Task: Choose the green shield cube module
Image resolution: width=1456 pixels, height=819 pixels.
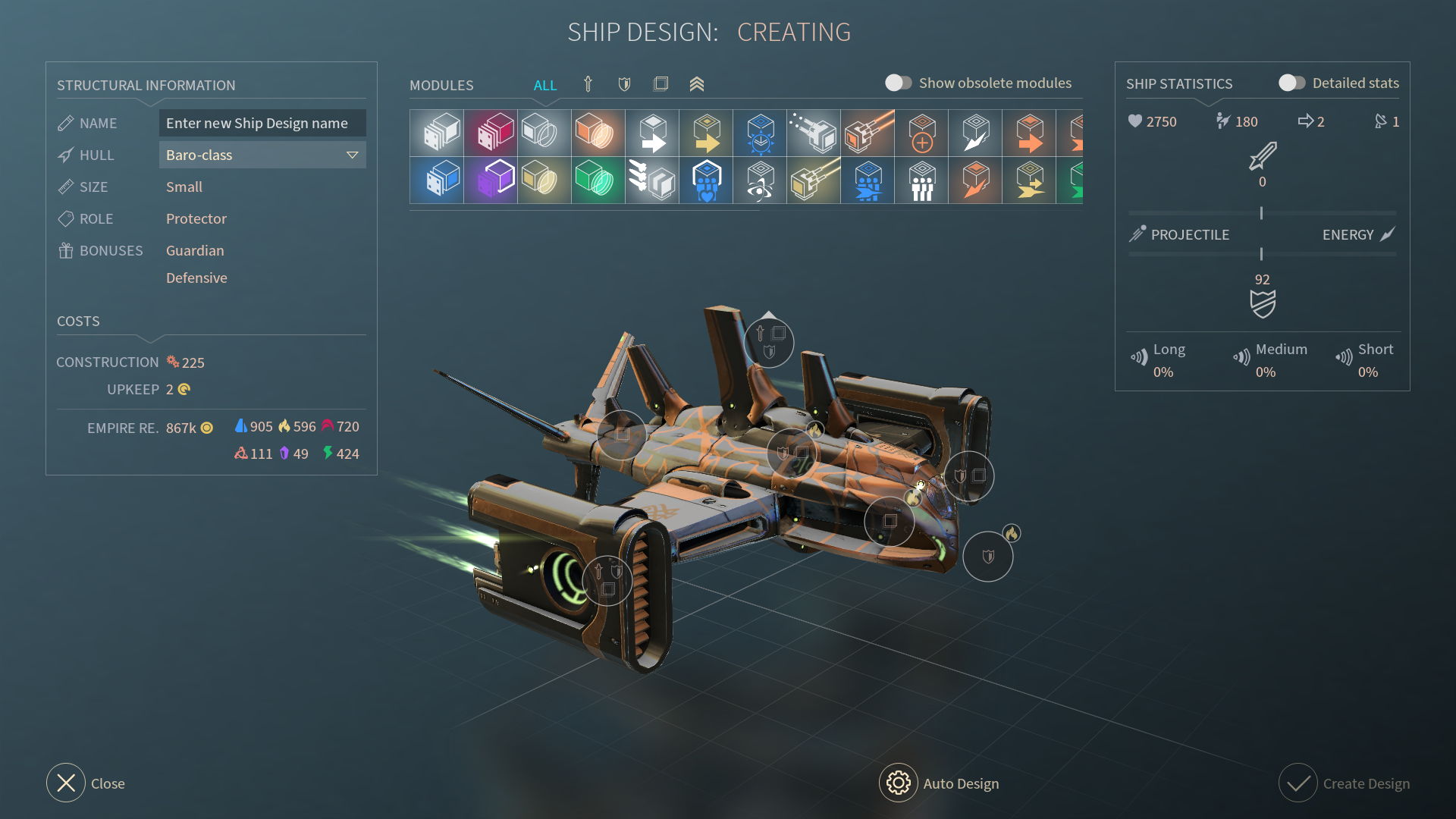Action: [x=598, y=180]
